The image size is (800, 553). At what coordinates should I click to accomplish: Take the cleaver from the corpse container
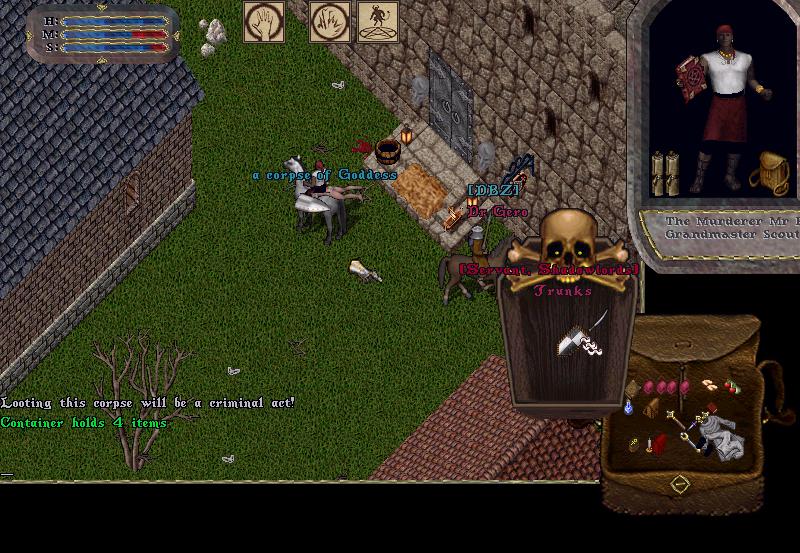pos(577,338)
